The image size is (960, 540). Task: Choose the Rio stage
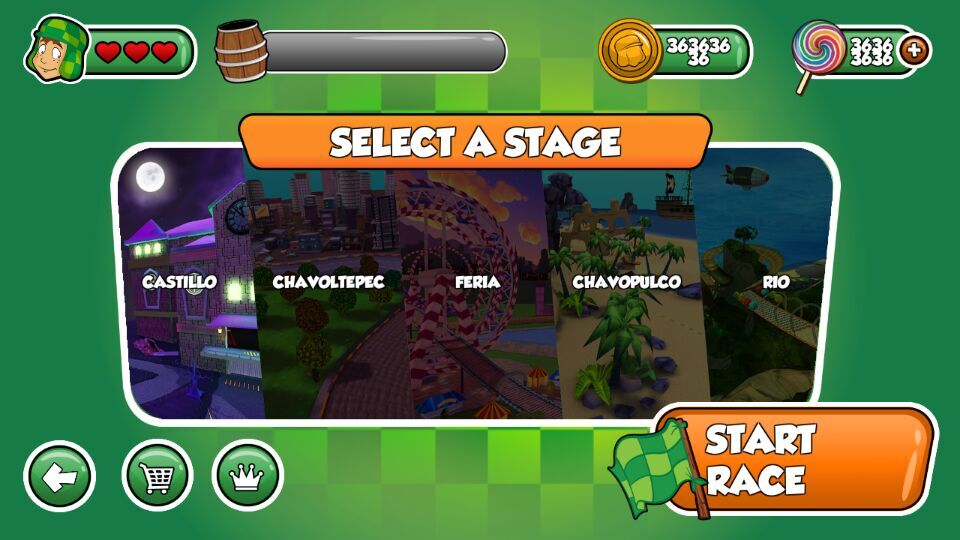[770, 290]
